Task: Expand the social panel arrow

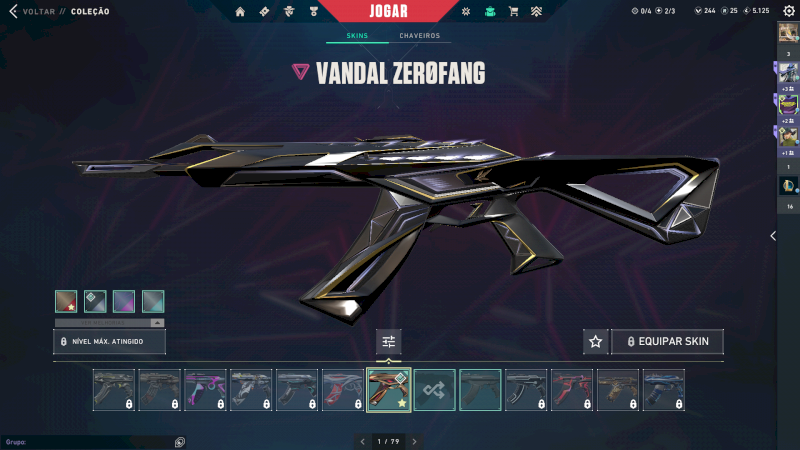Action: pyautogui.click(x=772, y=236)
